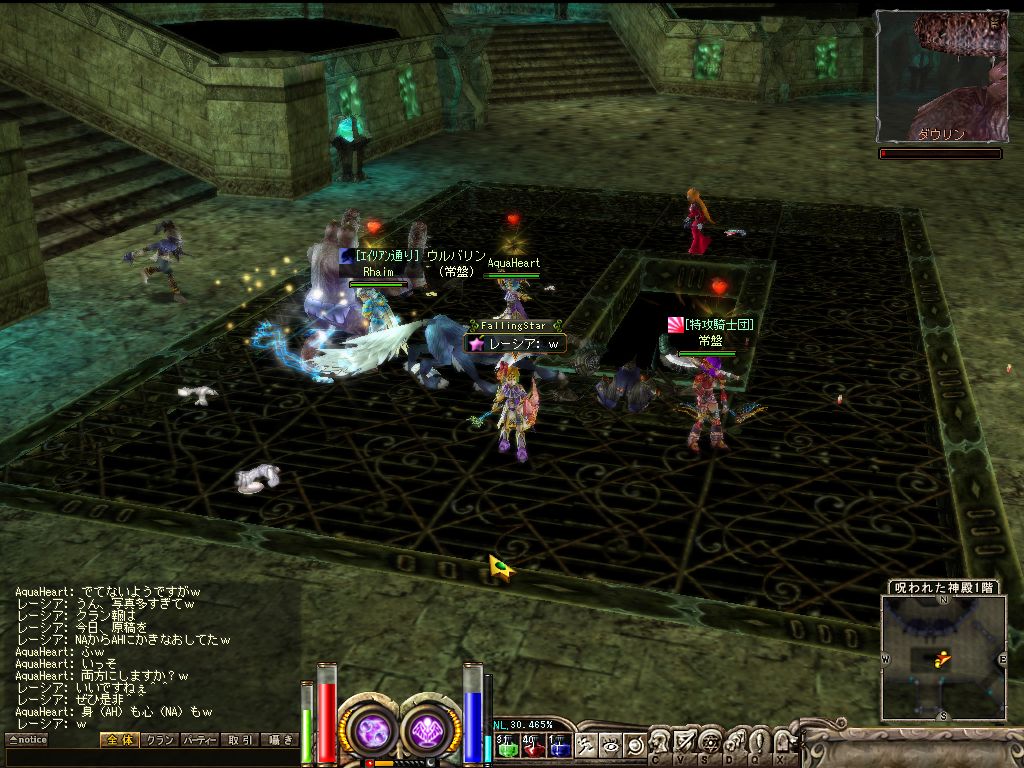Activate the left purple orb skill
The width and height of the screenshot is (1024, 768).
tap(370, 729)
